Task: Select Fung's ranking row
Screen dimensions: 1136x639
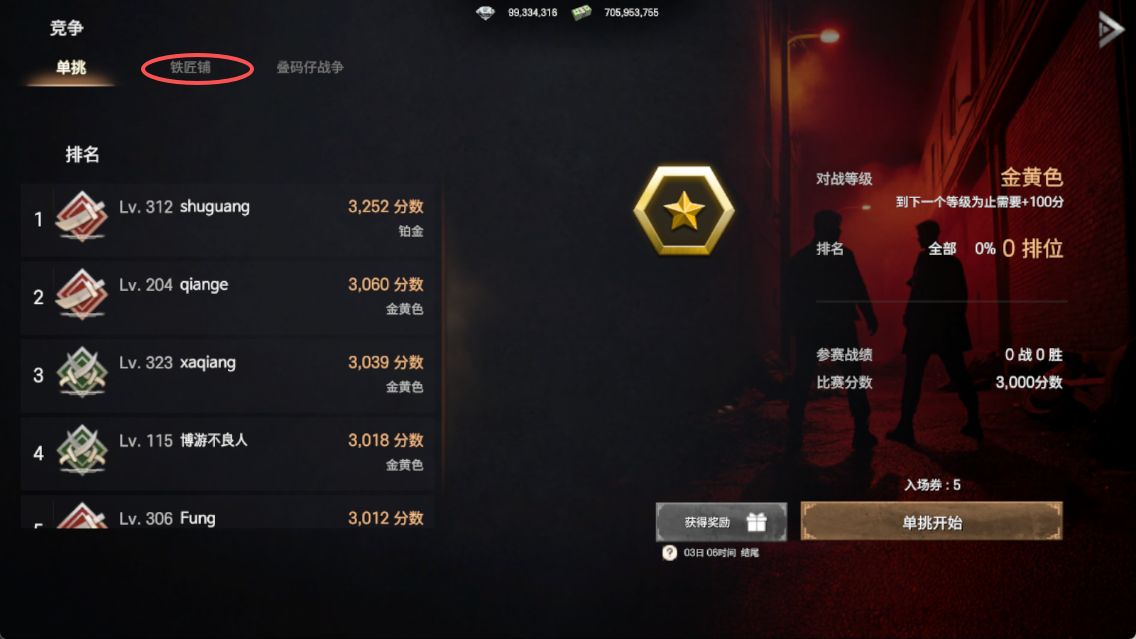Action: (230, 516)
